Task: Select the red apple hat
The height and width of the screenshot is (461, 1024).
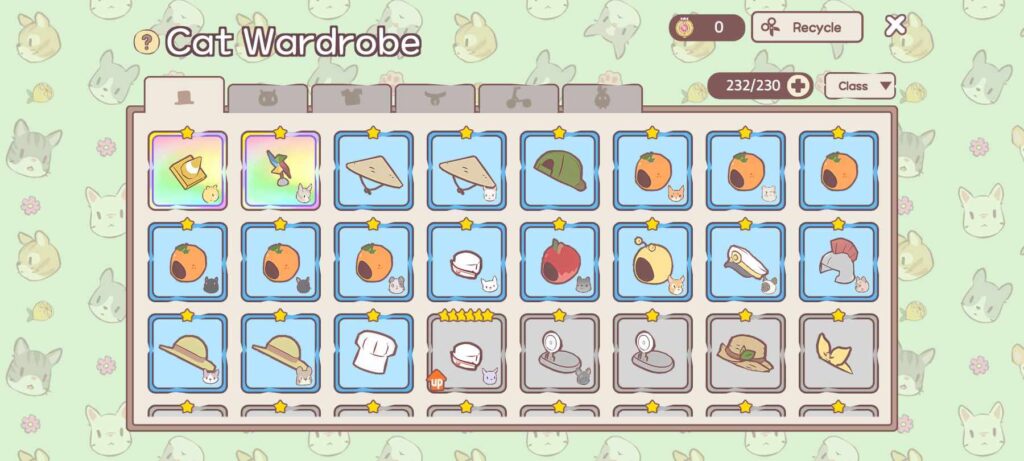Action: (560, 262)
